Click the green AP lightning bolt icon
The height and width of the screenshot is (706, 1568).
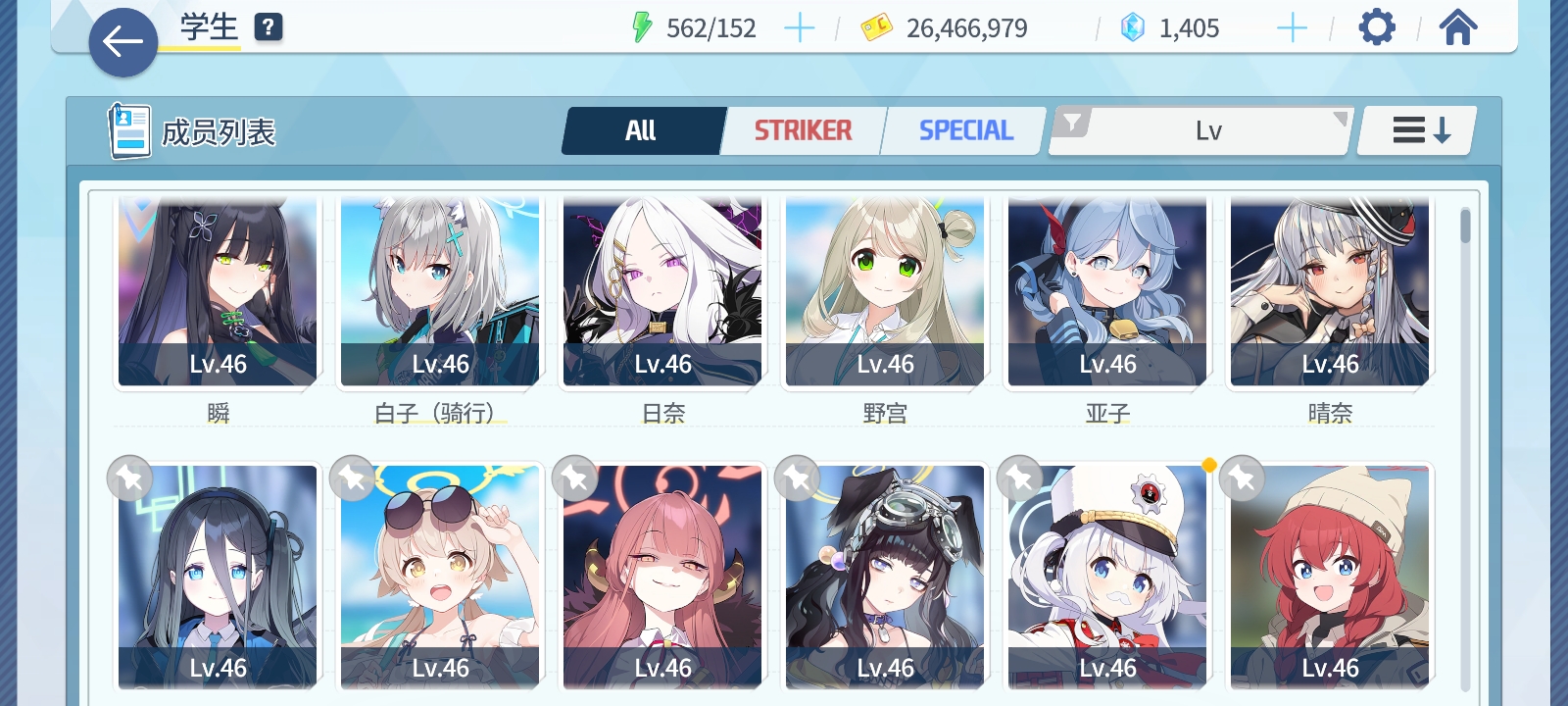pyautogui.click(x=643, y=27)
